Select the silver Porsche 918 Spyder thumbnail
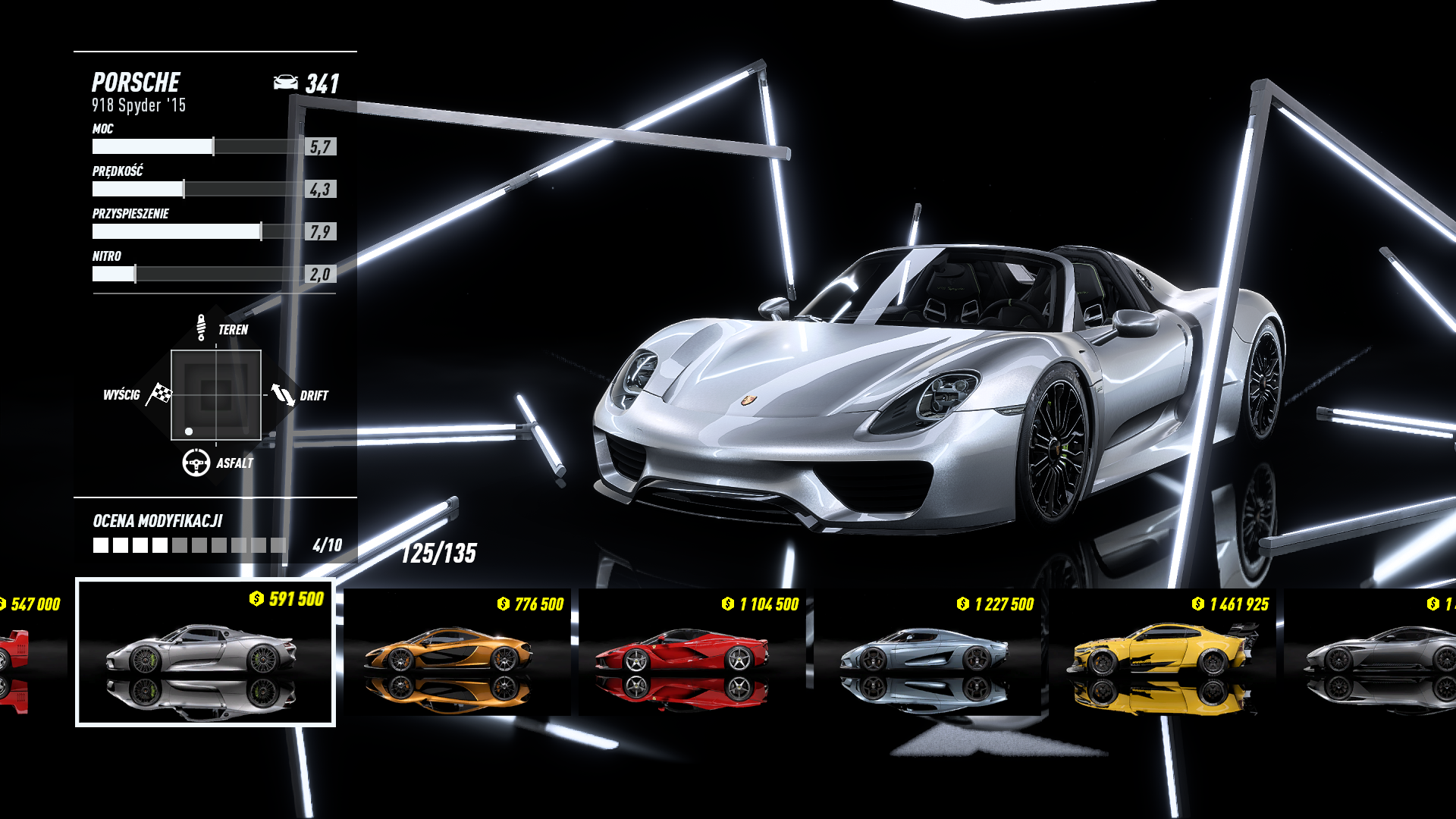This screenshot has width=1456, height=819. [x=205, y=652]
